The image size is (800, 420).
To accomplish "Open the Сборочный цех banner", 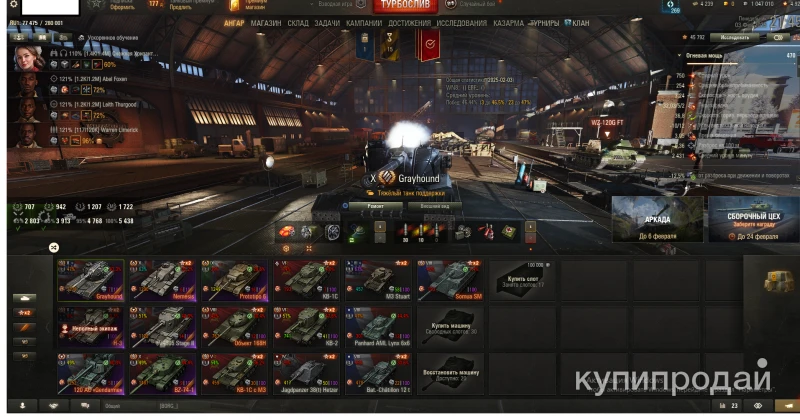I will 752,219.
